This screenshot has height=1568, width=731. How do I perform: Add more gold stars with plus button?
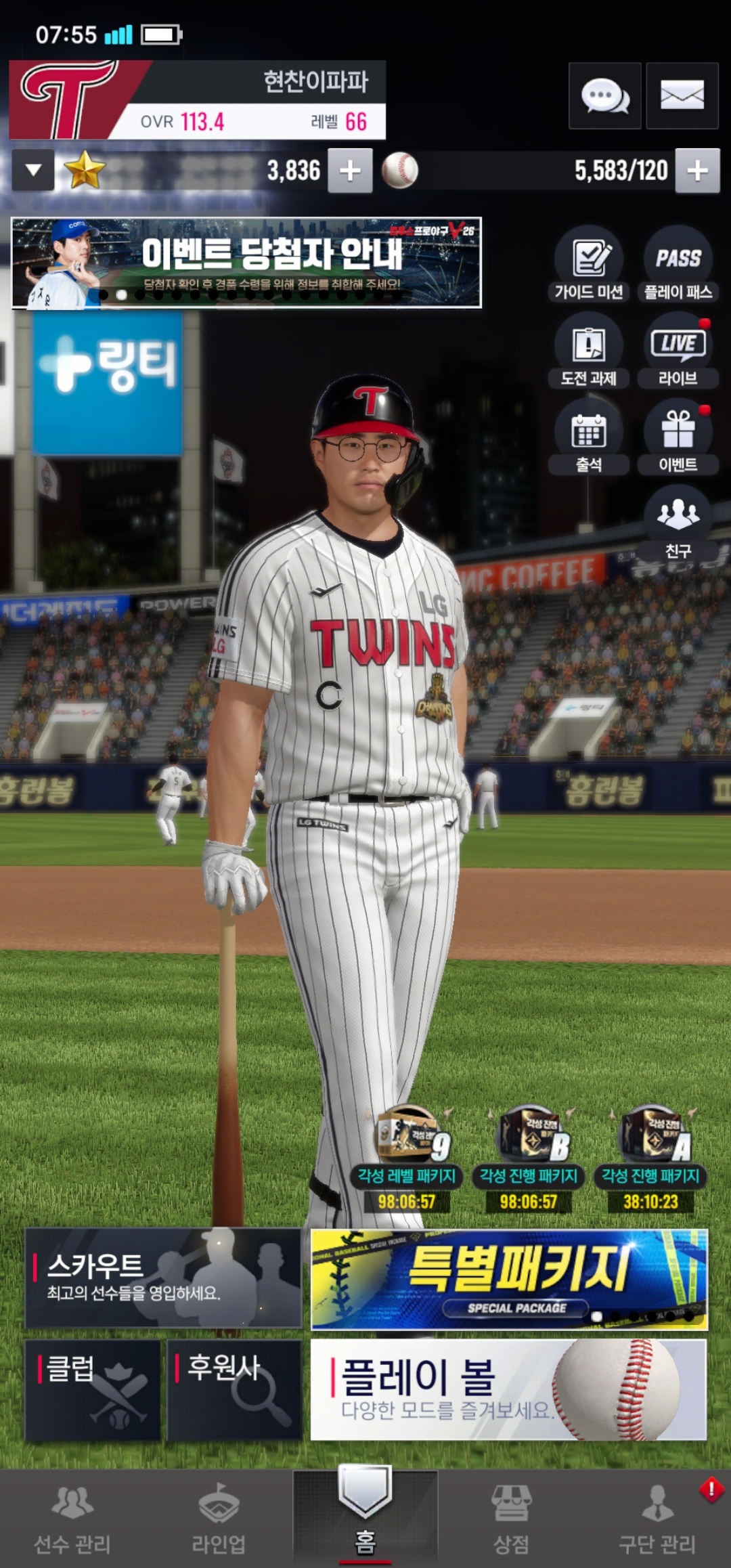click(350, 170)
